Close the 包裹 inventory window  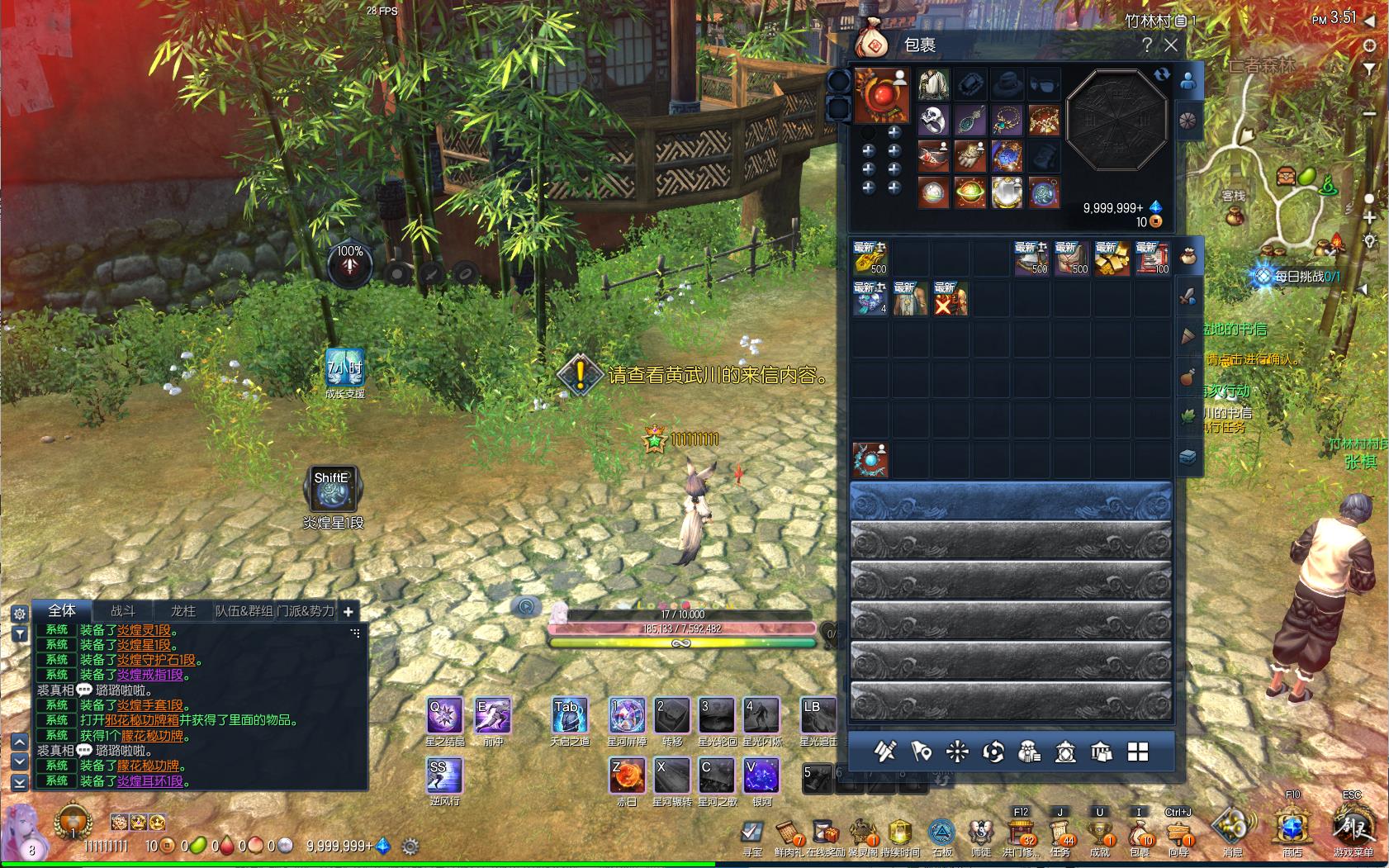(x=1171, y=45)
